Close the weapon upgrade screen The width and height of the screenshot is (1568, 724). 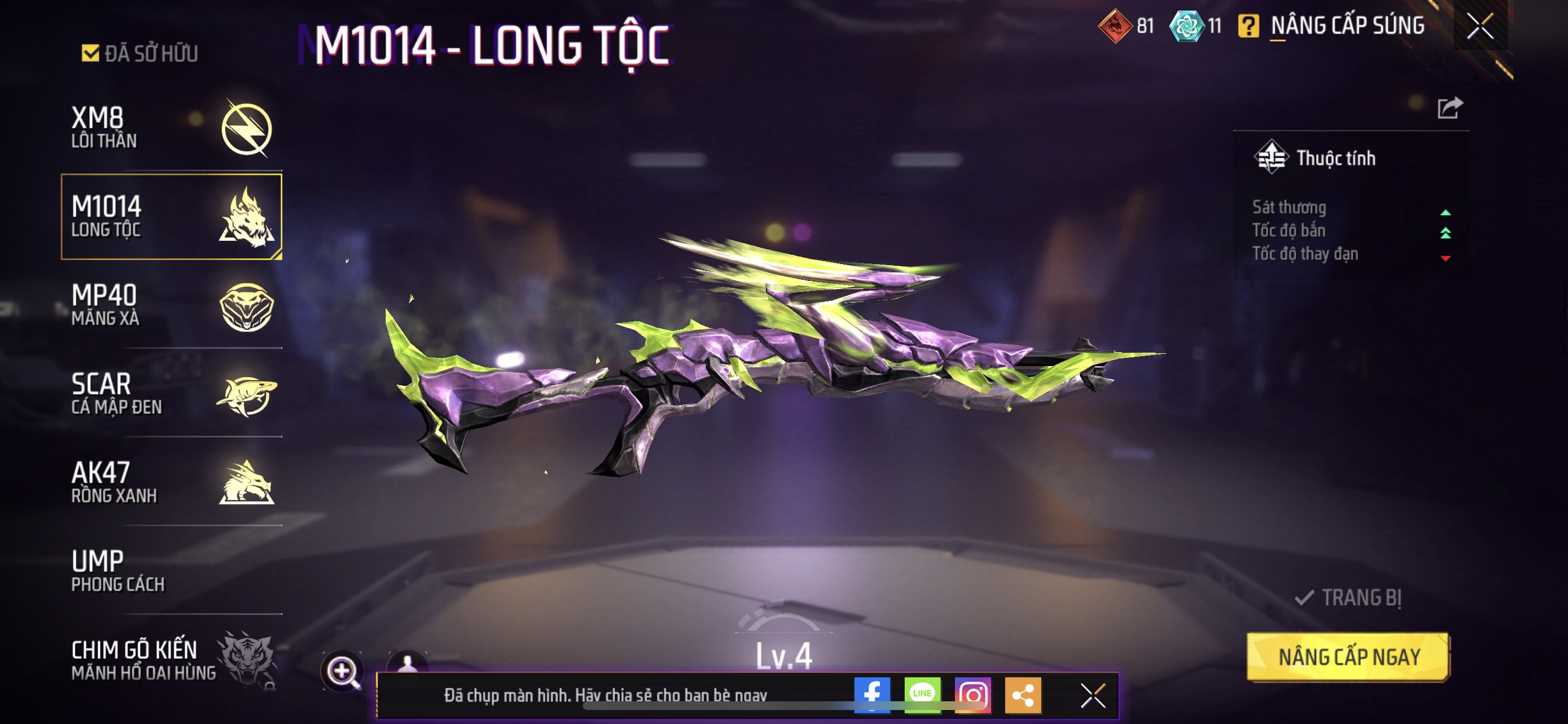1480,26
